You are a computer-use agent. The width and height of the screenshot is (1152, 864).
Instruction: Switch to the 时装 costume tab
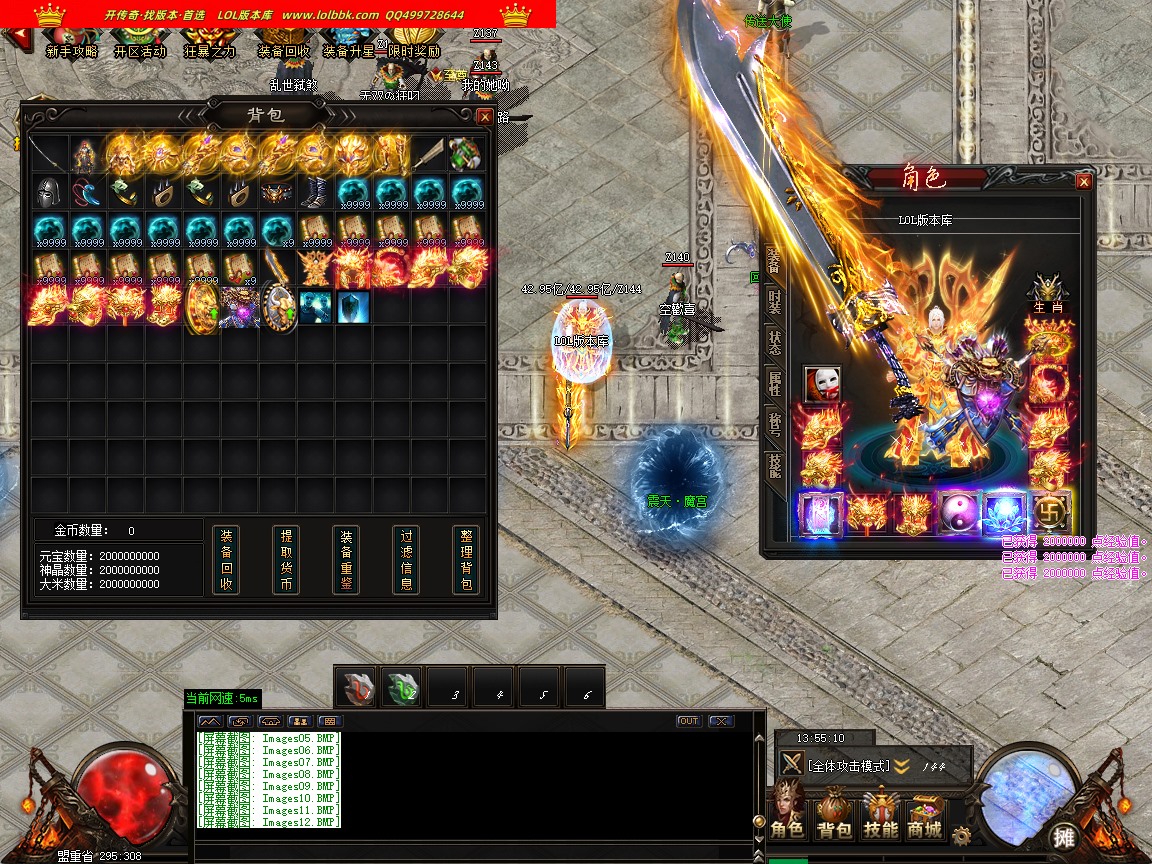pos(773,301)
